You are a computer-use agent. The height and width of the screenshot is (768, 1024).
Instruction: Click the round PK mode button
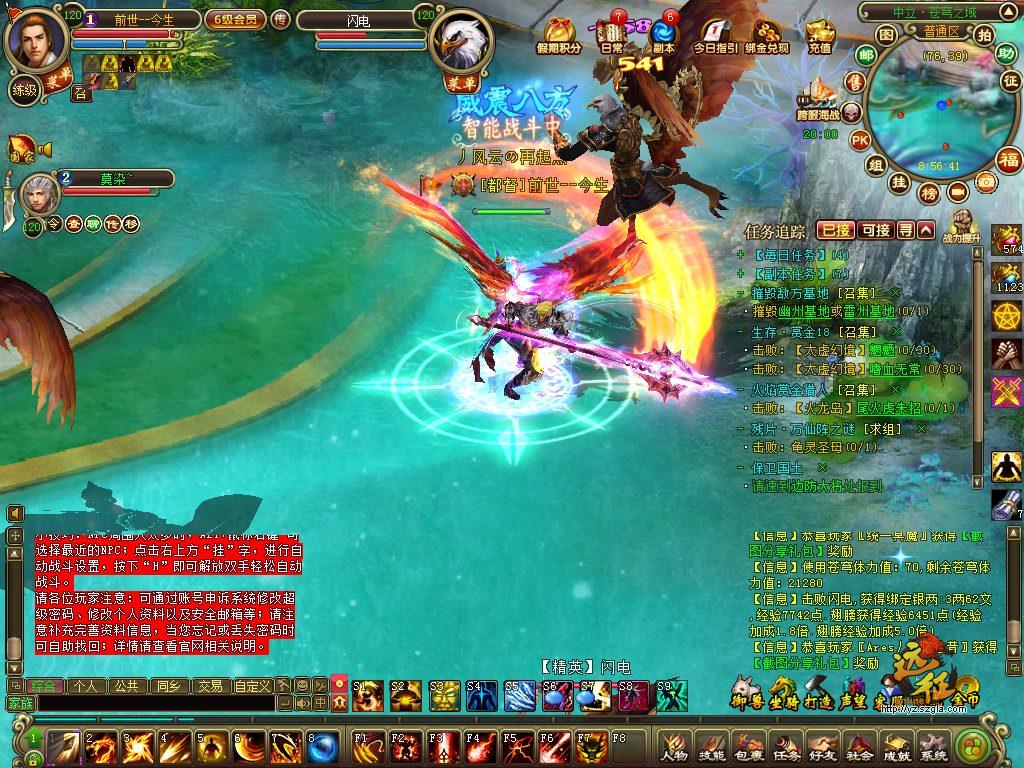(859, 140)
